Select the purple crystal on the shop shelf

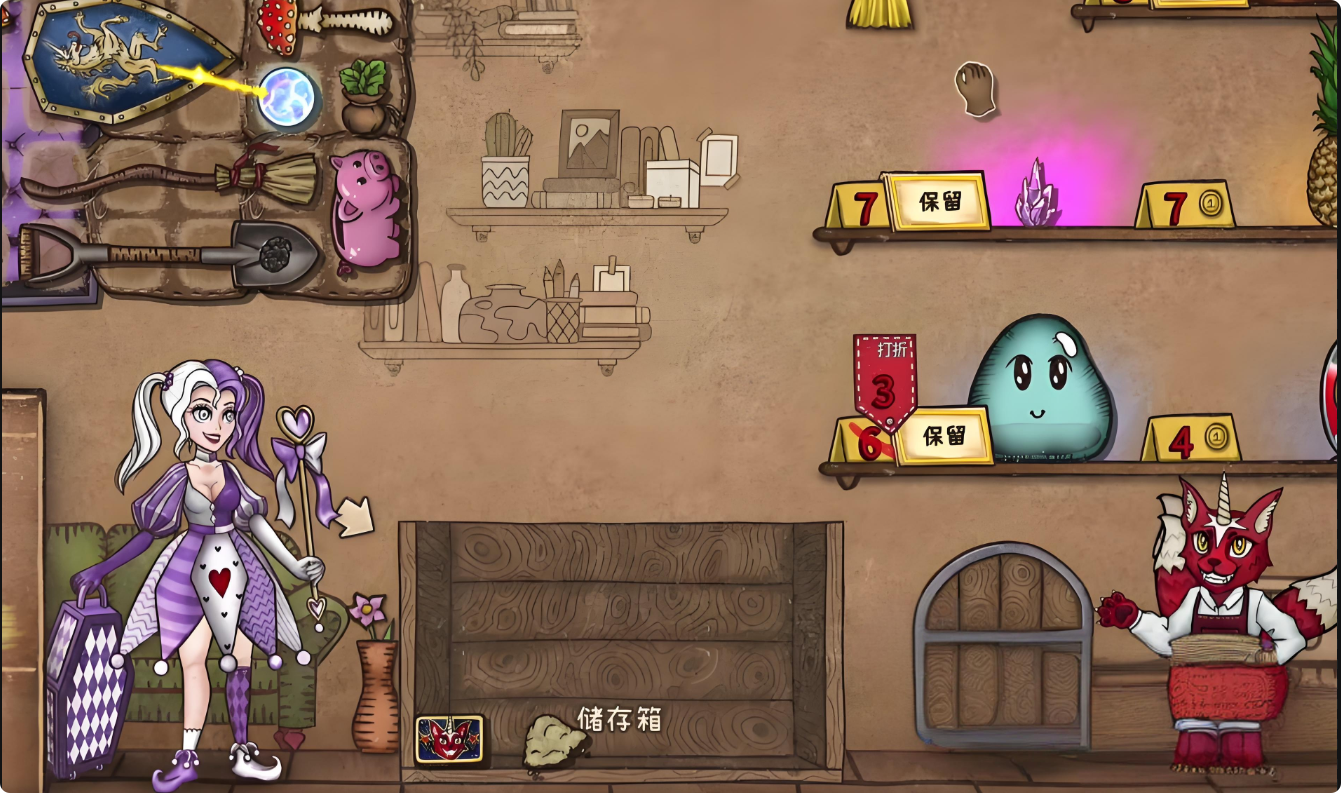pos(1036,195)
